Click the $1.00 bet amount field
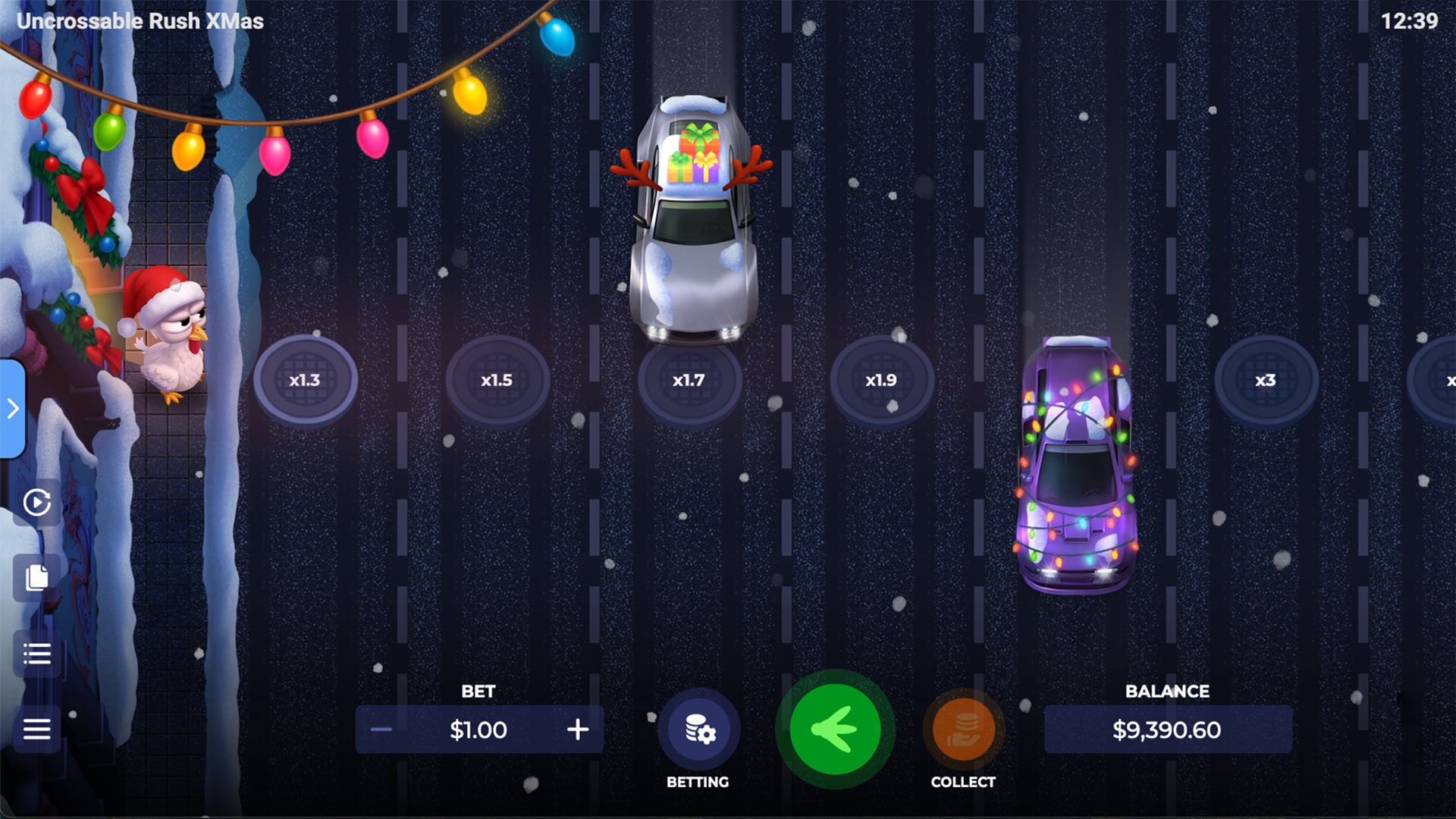The width and height of the screenshot is (1456, 819). [479, 730]
